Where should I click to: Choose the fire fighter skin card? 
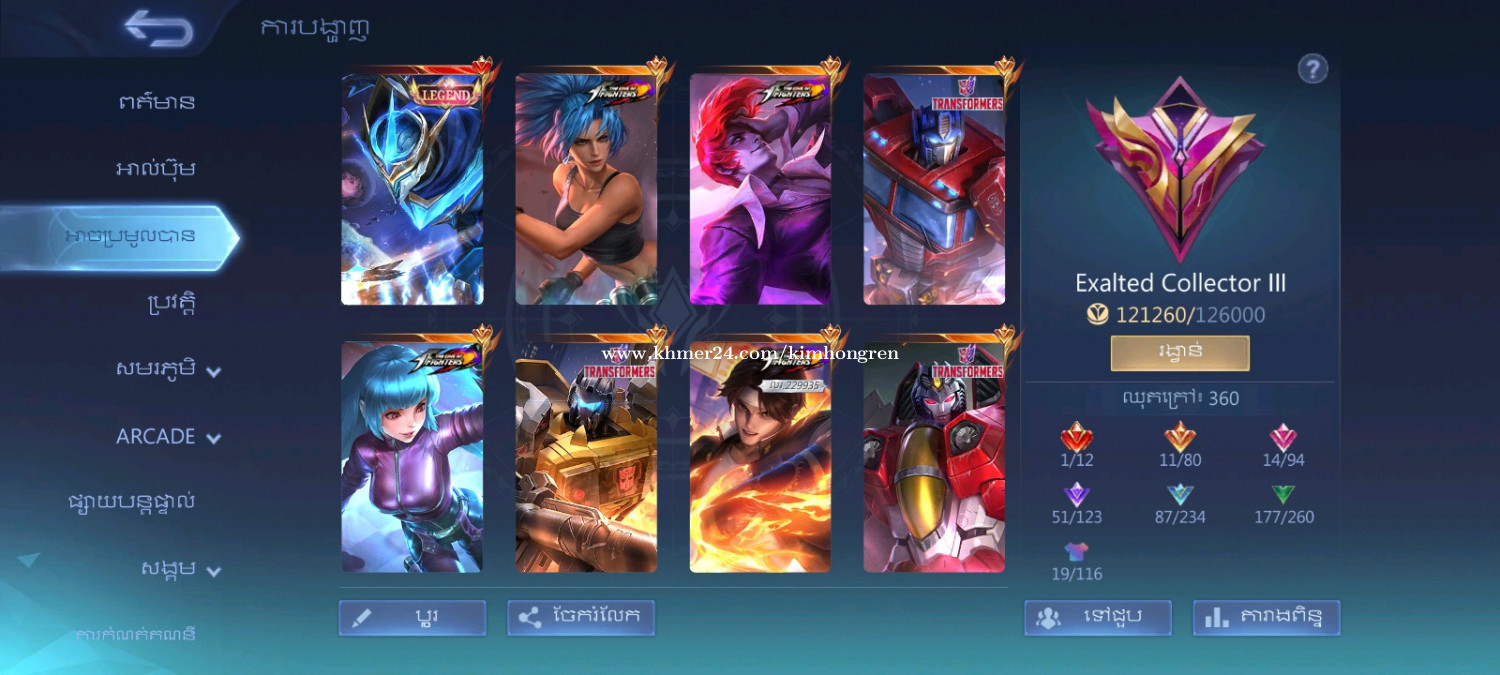click(760, 456)
